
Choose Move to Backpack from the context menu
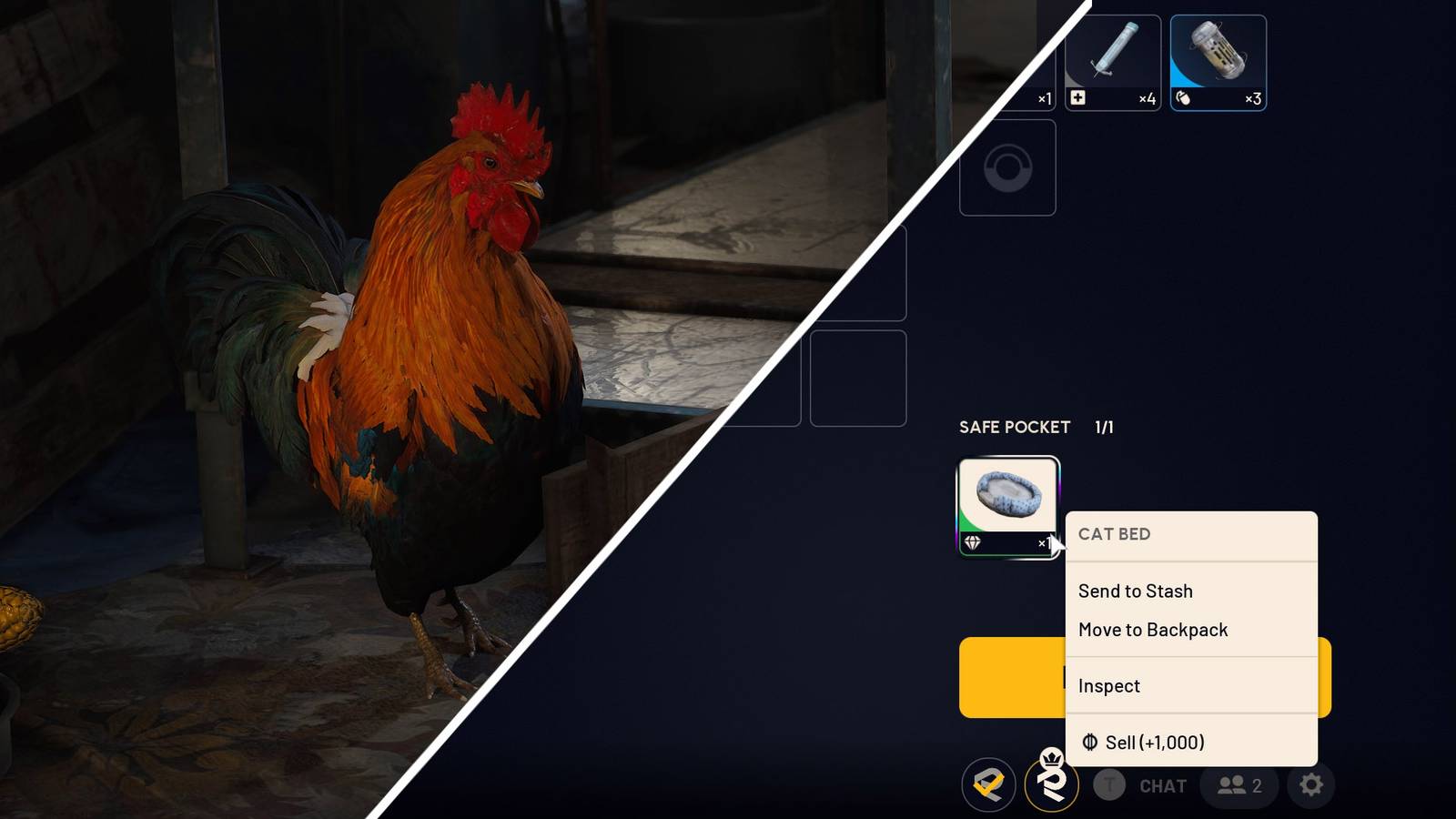tap(1152, 630)
